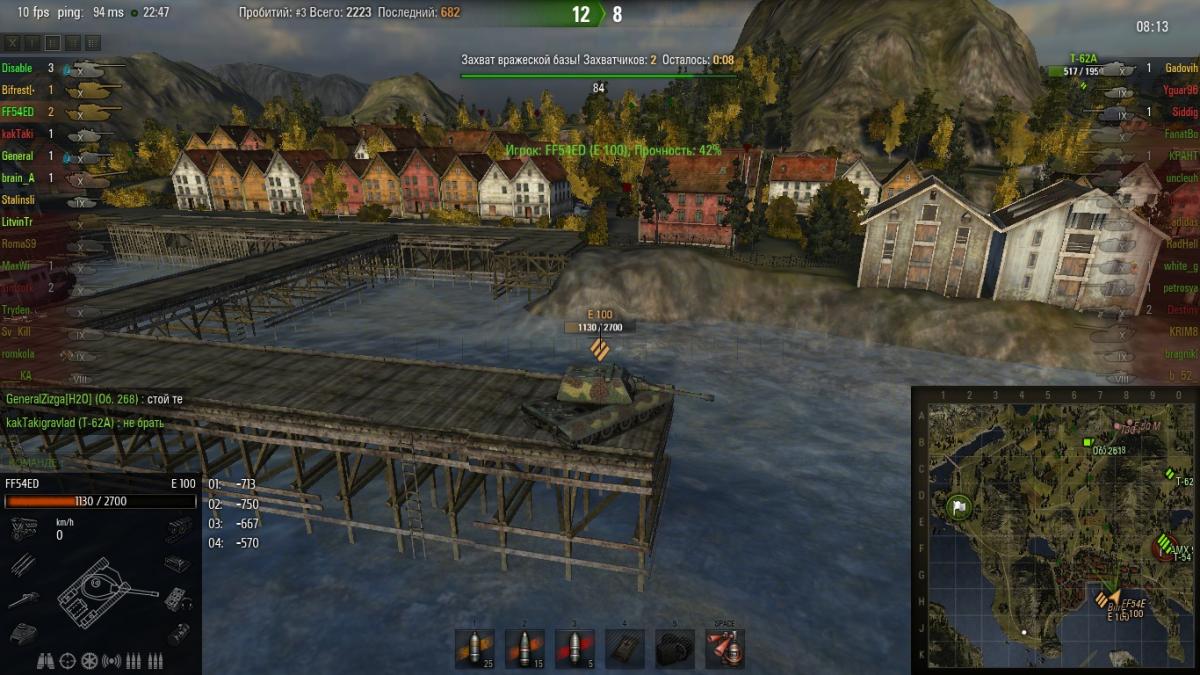This screenshot has width=1200, height=675.
Task: Select player Disable in the team list
Action: [x=17, y=68]
